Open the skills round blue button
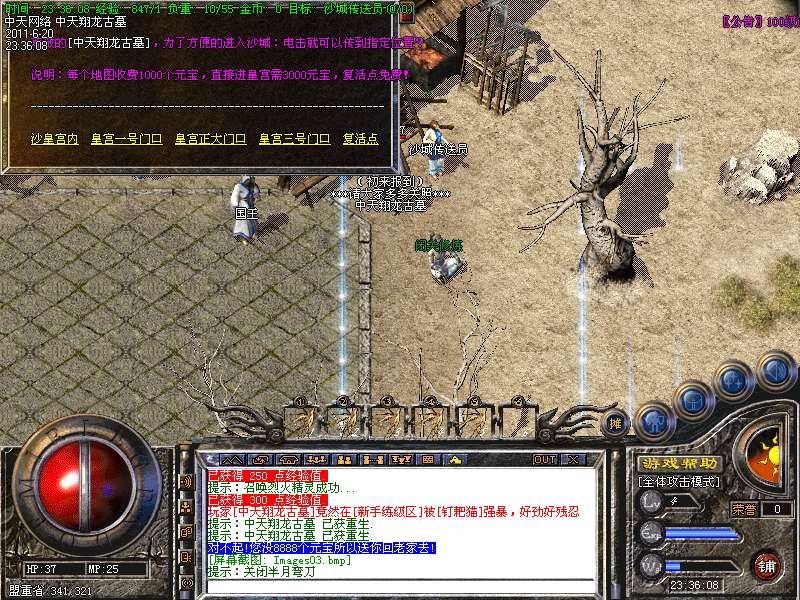Image resolution: width=800 pixels, height=600 pixels. coord(734,380)
